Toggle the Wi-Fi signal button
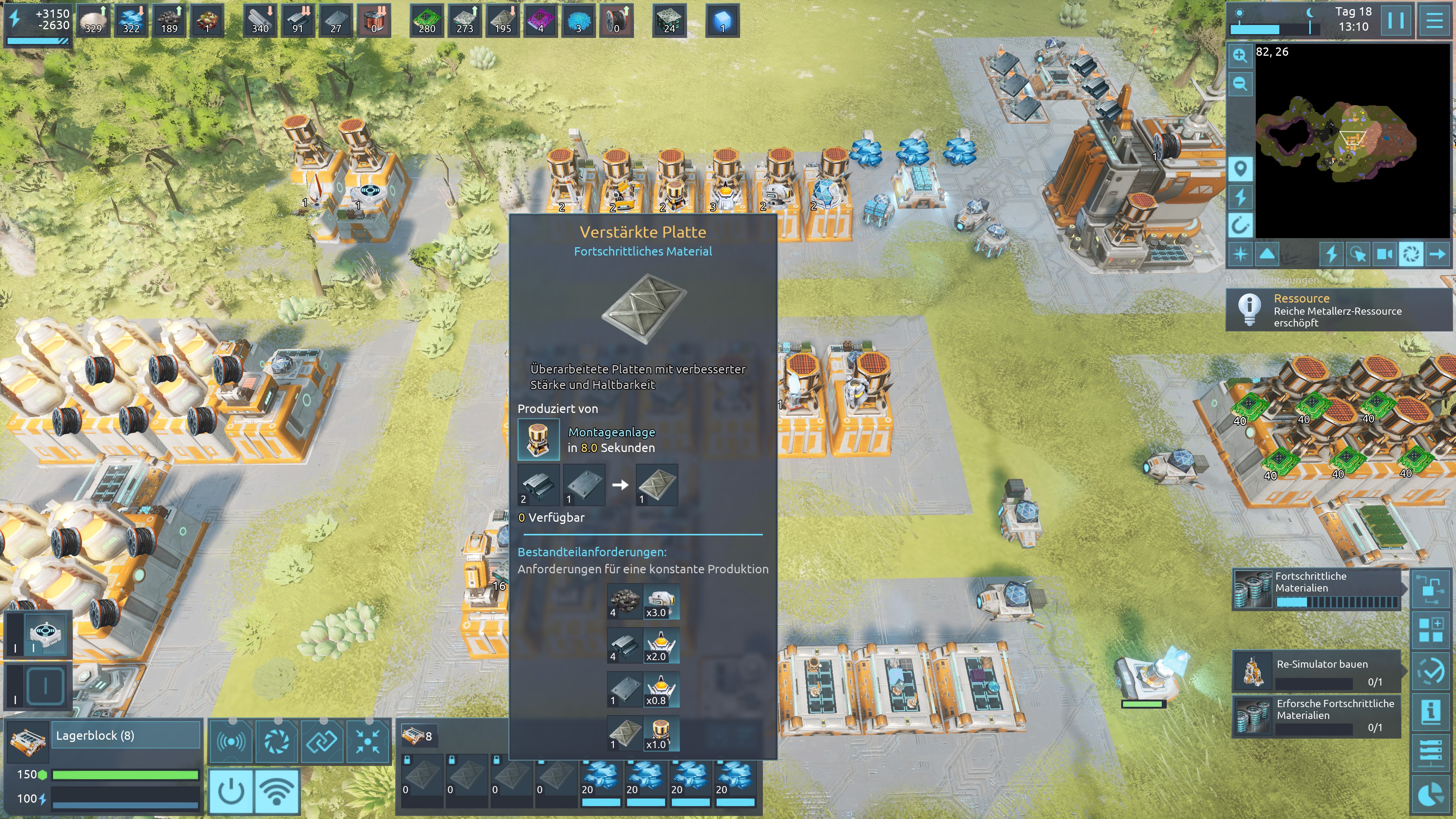1456x819 pixels. 276,791
